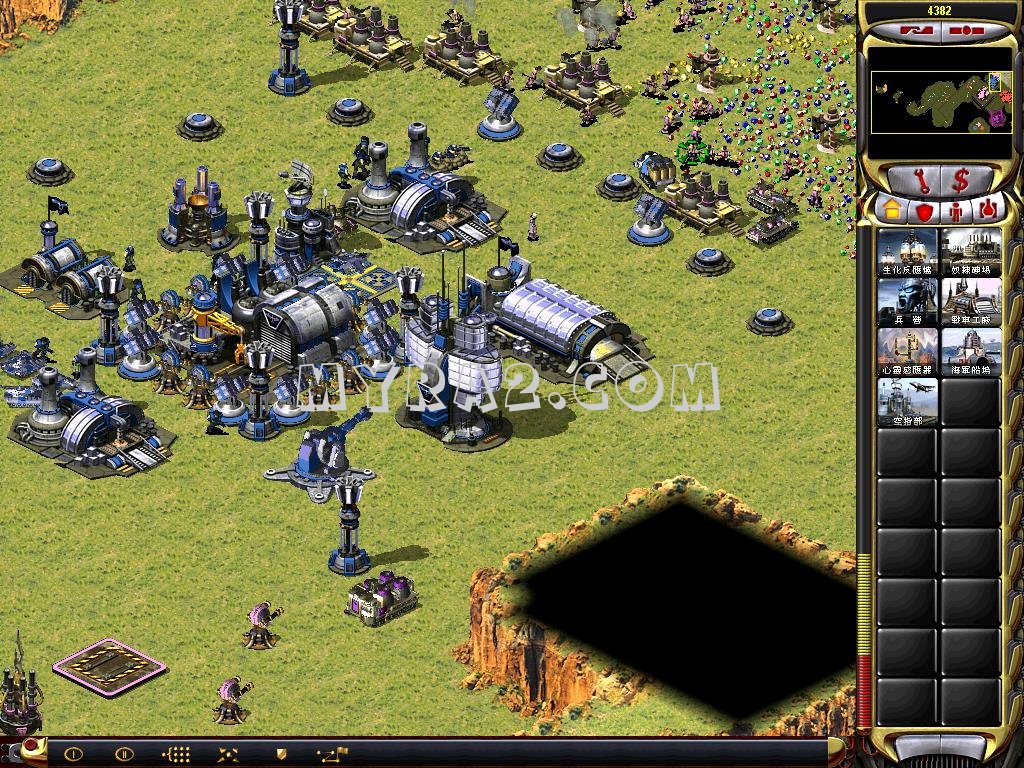Choose the Naval Shipyard (海軍船塢) icon

[x=971, y=352]
